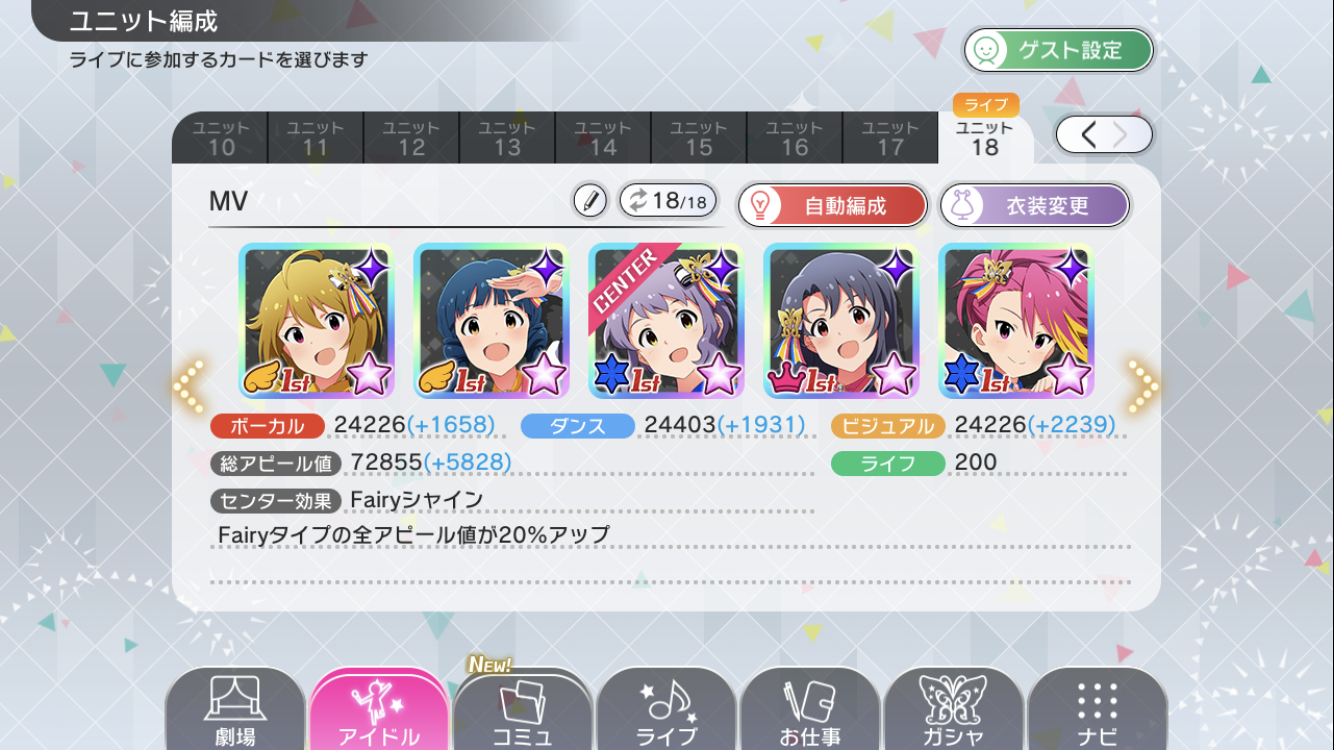This screenshot has width=1334, height=750.
Task: Show next cards with right dotted arrow
Action: [x=1143, y=385]
